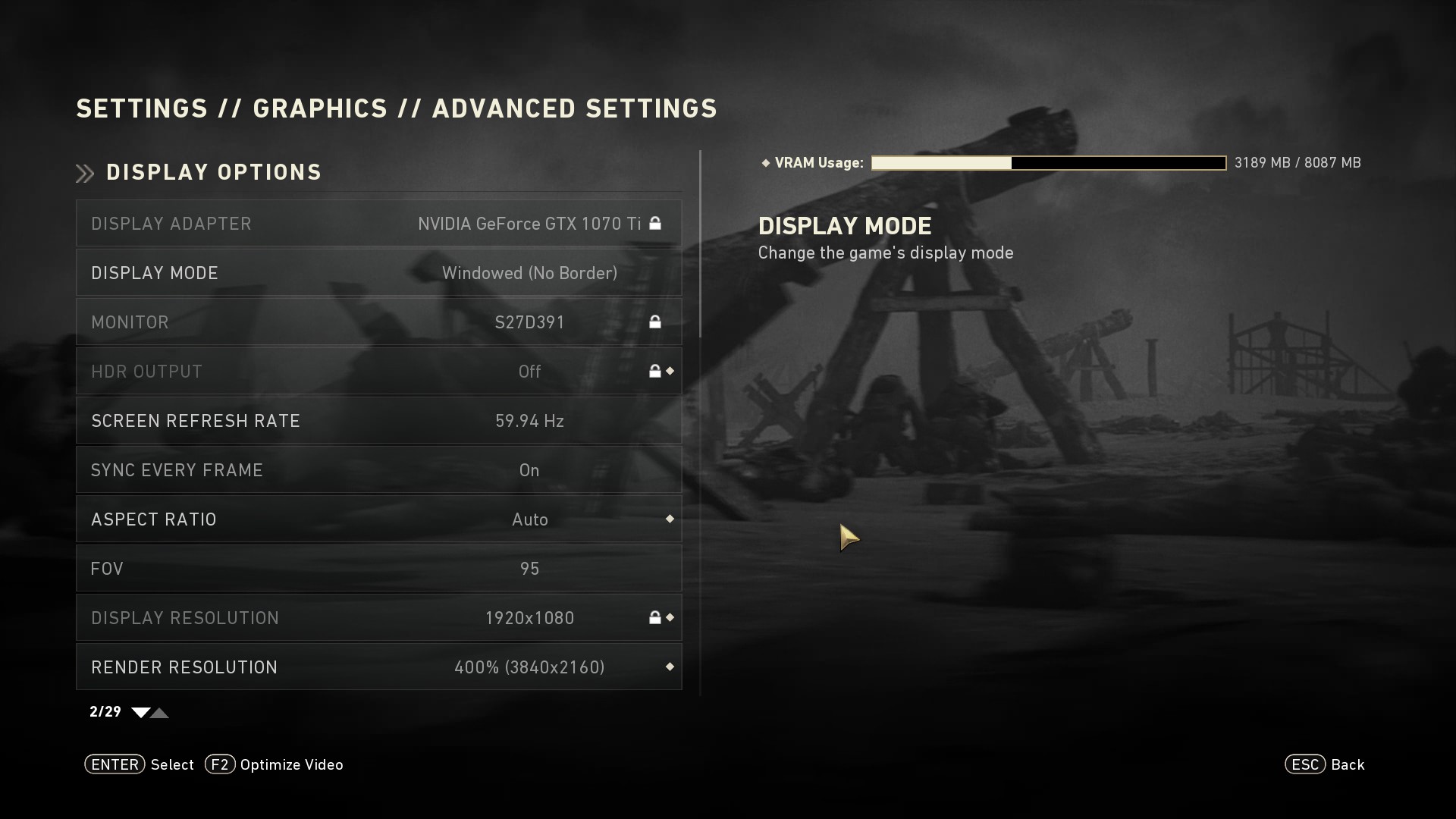
Task: Click the down arrow beside 2/29
Action: point(140,713)
